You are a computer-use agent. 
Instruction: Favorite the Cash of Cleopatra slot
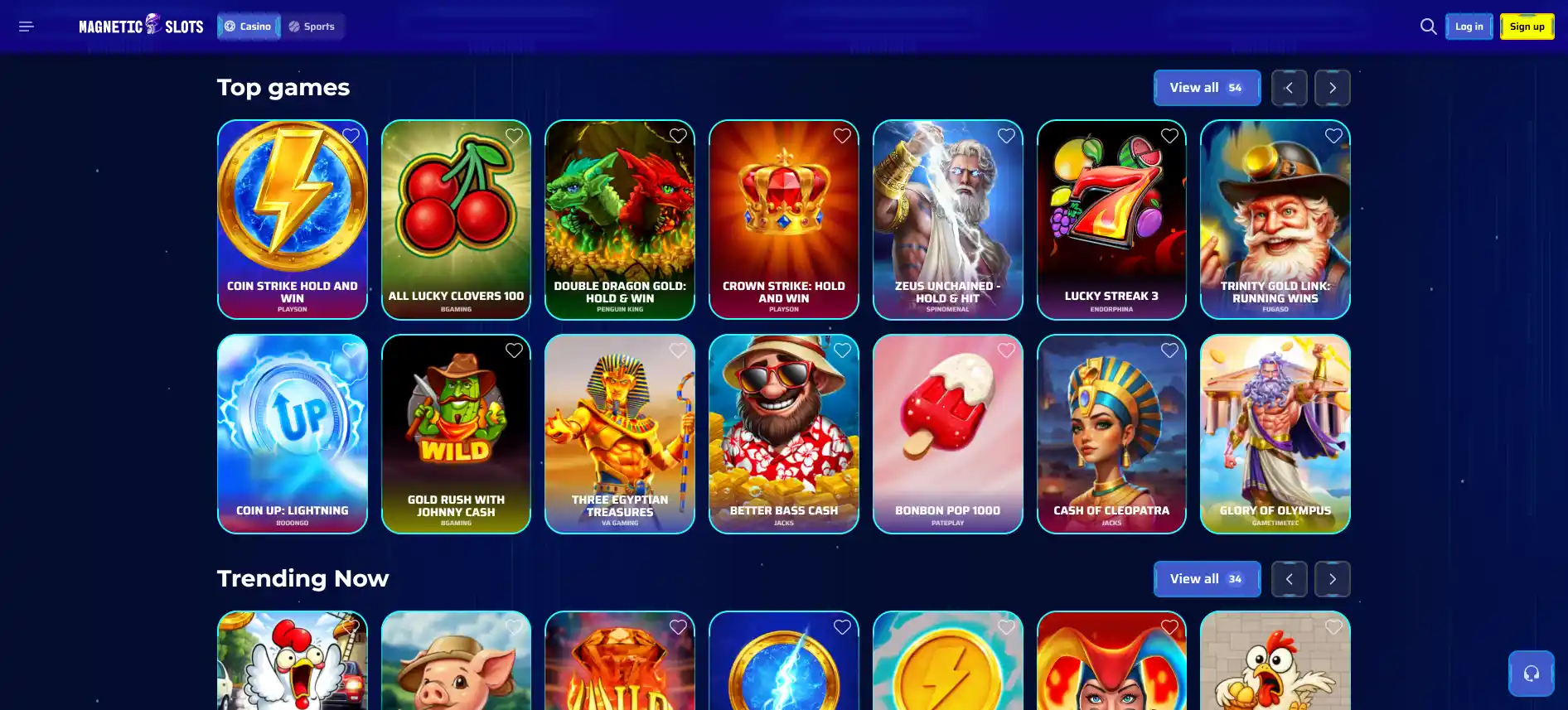pos(1169,350)
